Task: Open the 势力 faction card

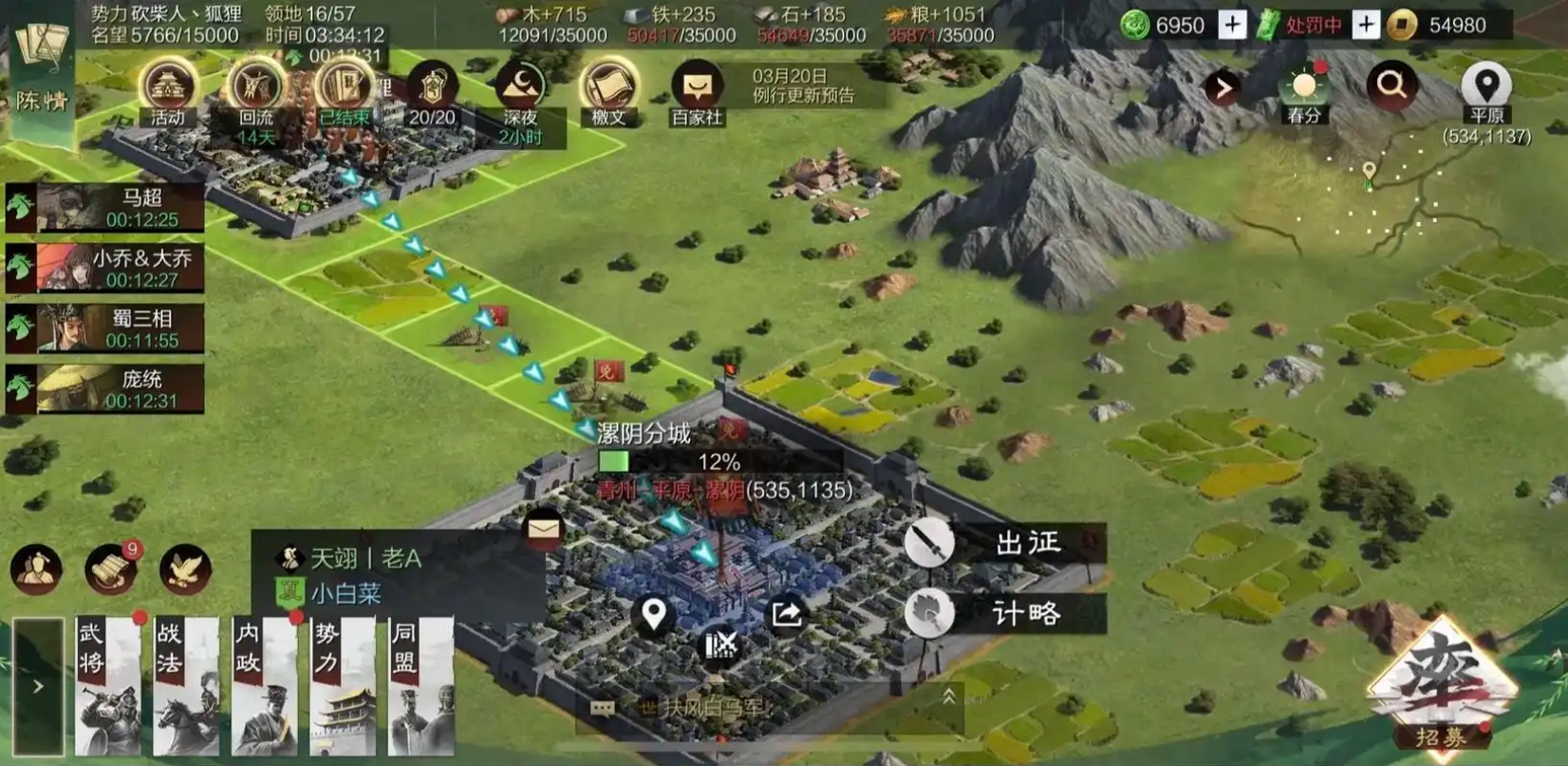Action: [x=343, y=685]
